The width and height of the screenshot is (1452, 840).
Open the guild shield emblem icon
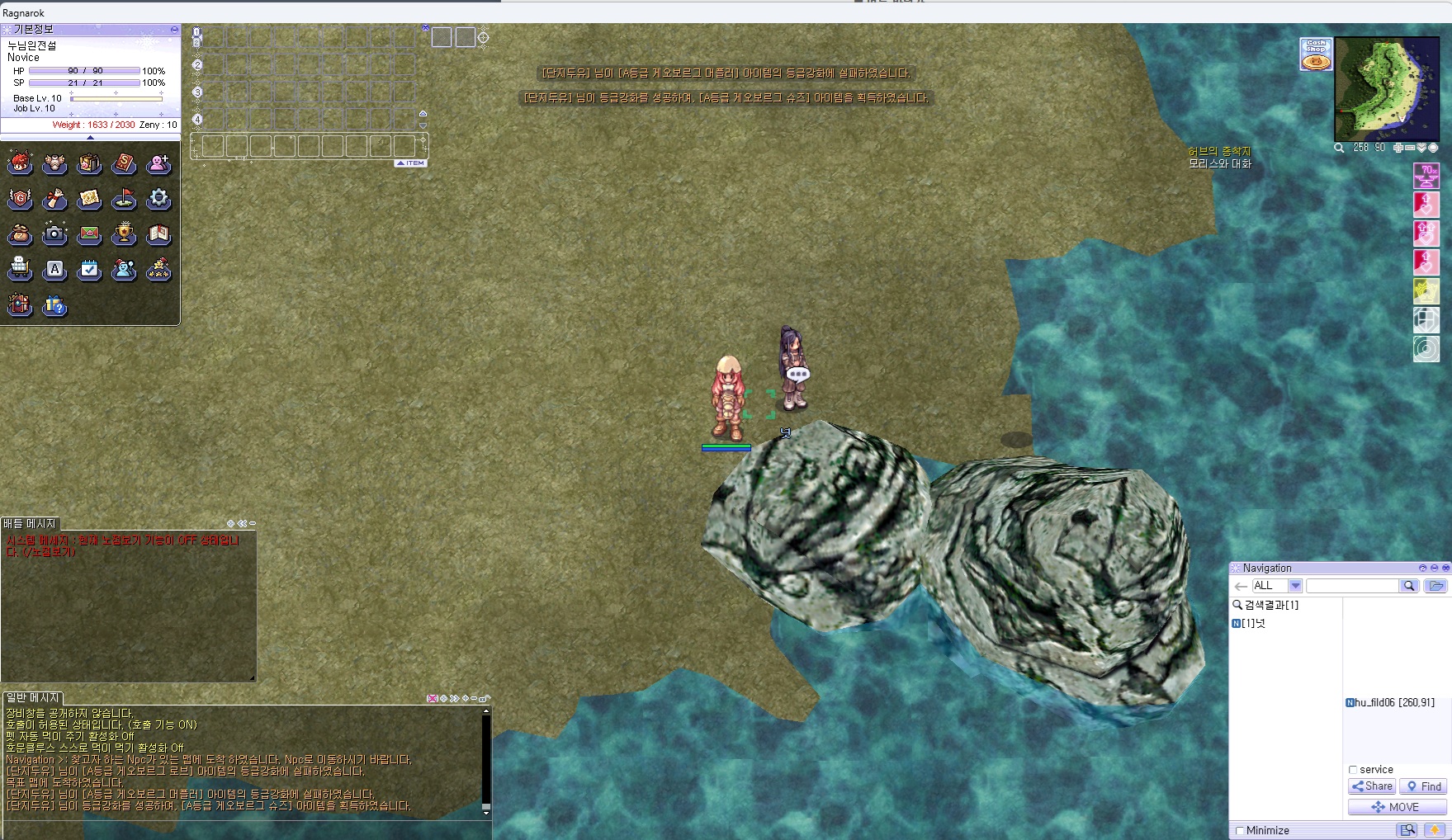click(20, 199)
